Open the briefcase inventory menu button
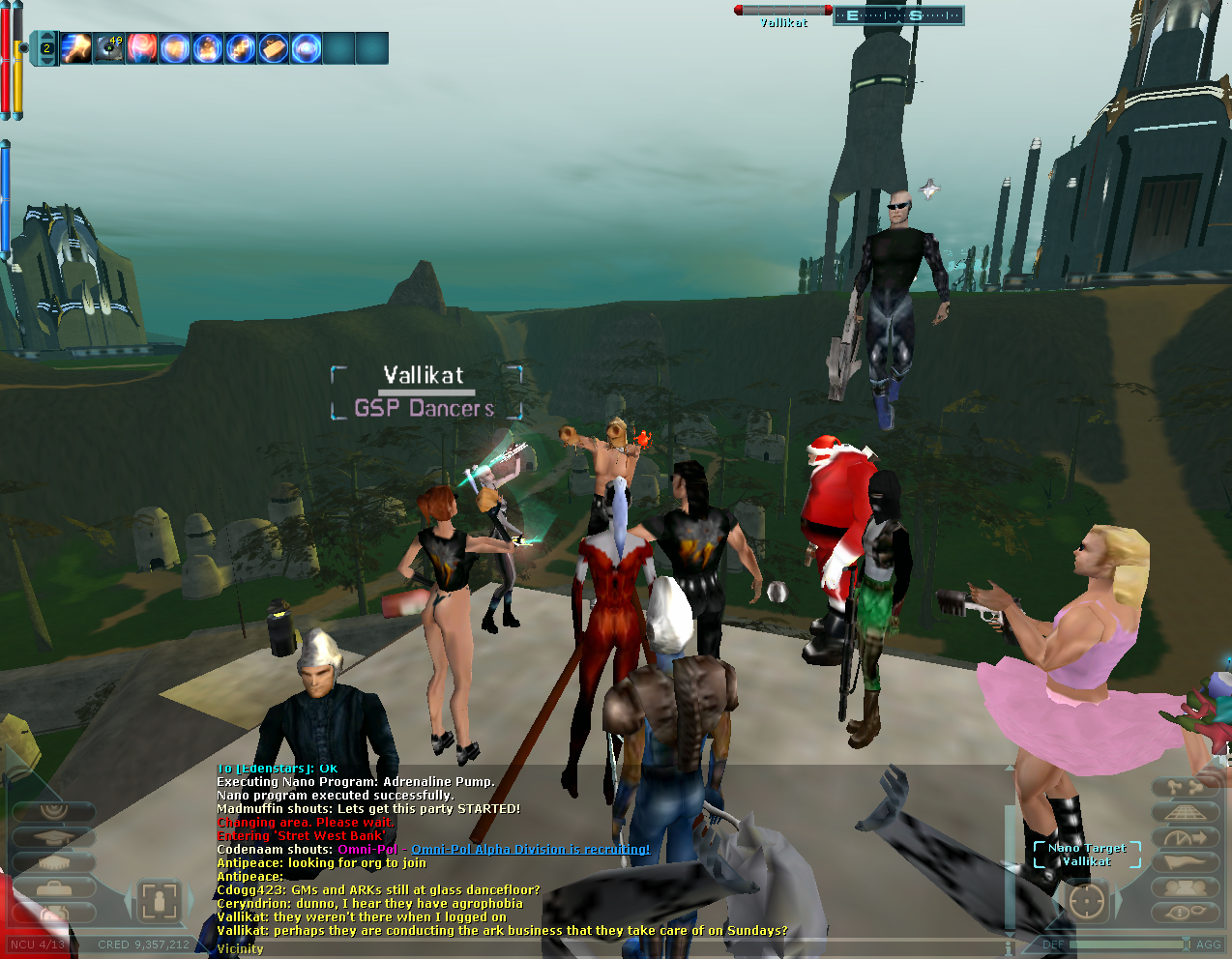This screenshot has width=1232, height=959. click(x=54, y=888)
